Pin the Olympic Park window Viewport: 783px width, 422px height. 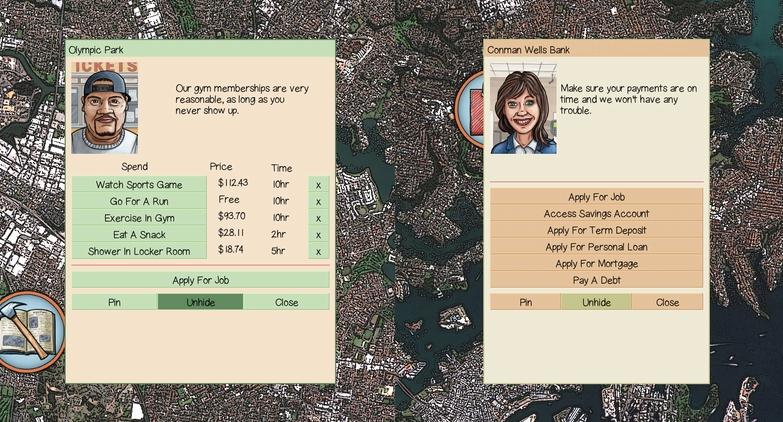114,302
